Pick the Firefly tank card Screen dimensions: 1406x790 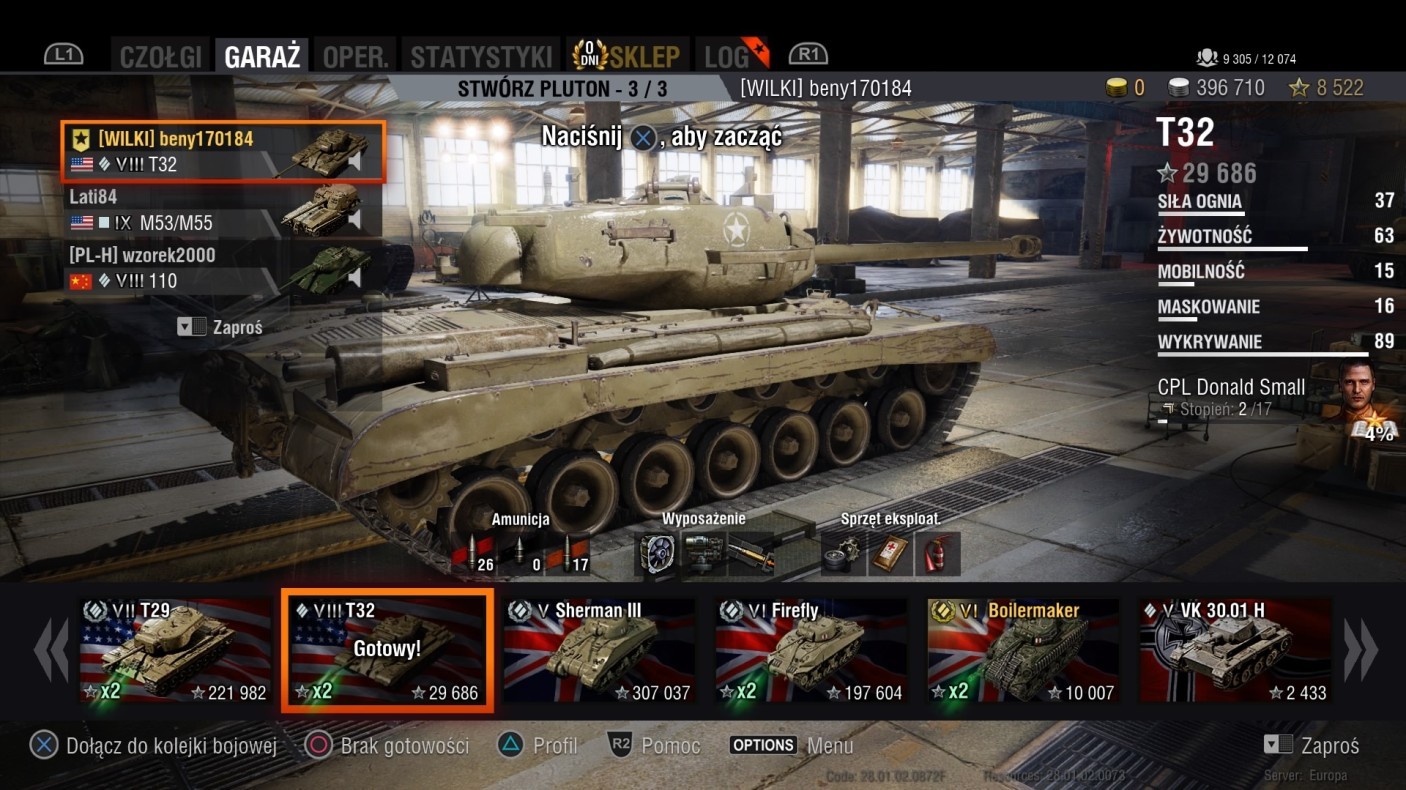tap(811, 652)
